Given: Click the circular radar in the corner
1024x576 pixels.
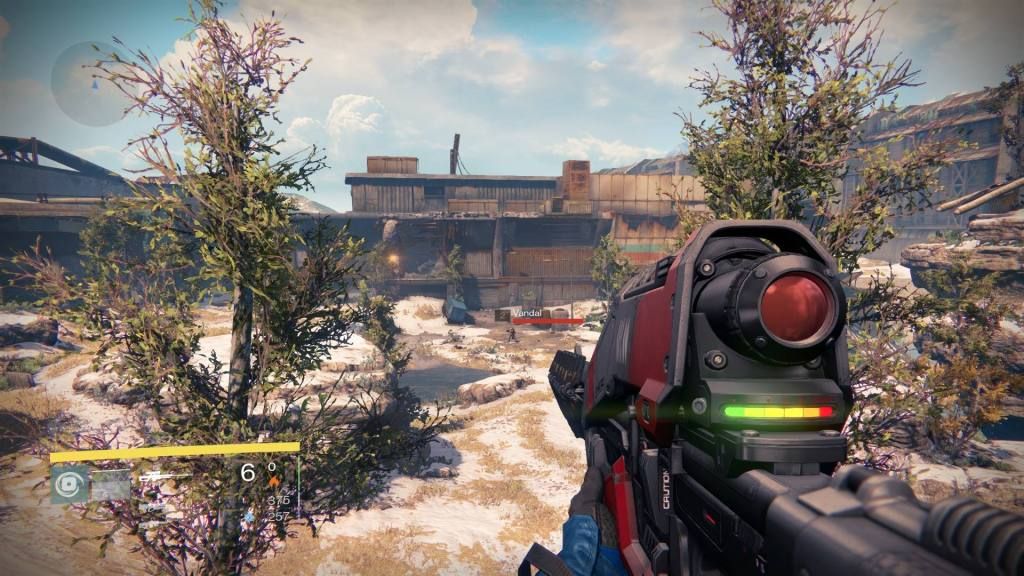Looking at the screenshot, I should click(90, 84).
